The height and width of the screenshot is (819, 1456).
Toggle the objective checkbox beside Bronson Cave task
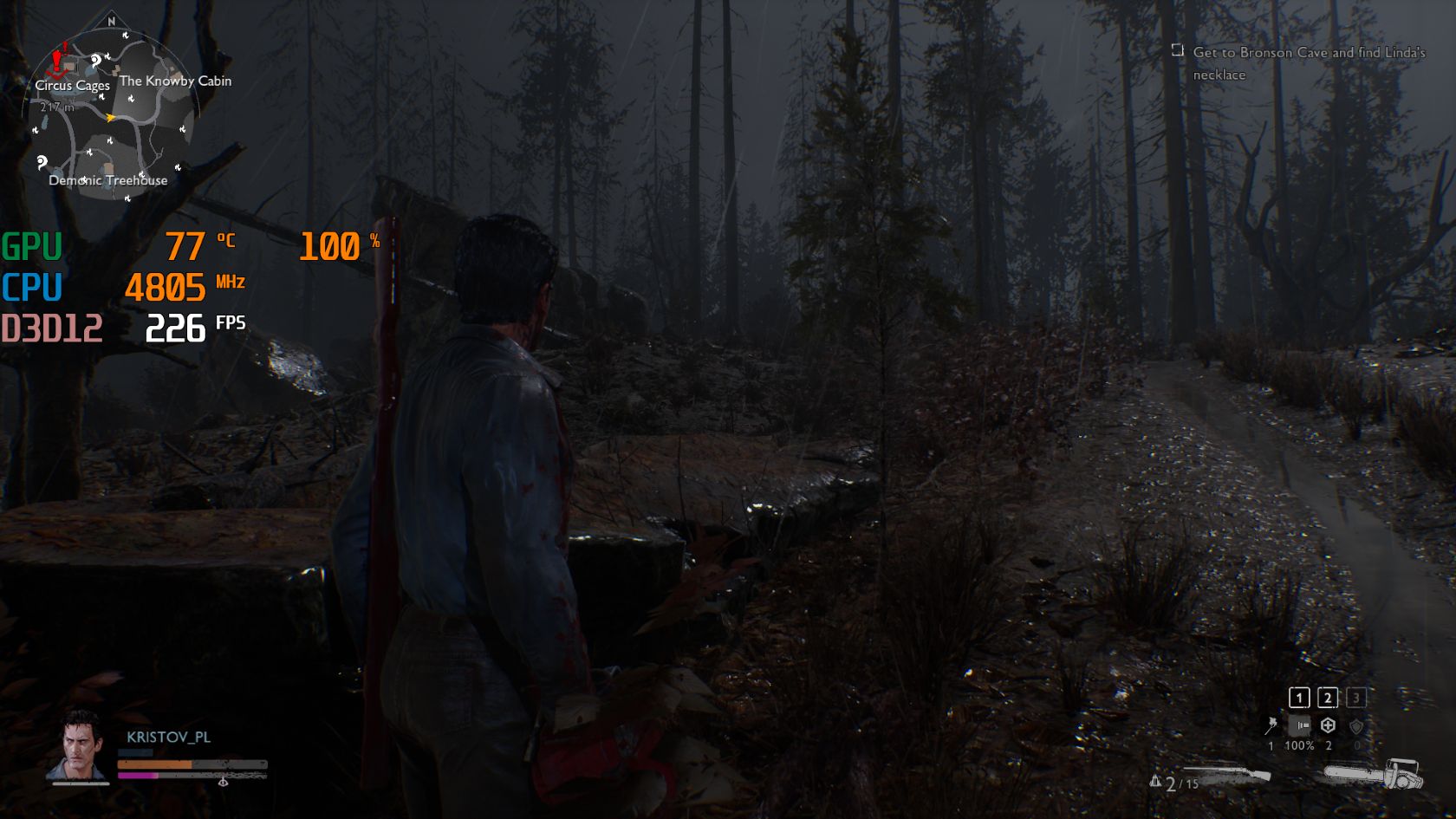pyautogui.click(x=1176, y=52)
